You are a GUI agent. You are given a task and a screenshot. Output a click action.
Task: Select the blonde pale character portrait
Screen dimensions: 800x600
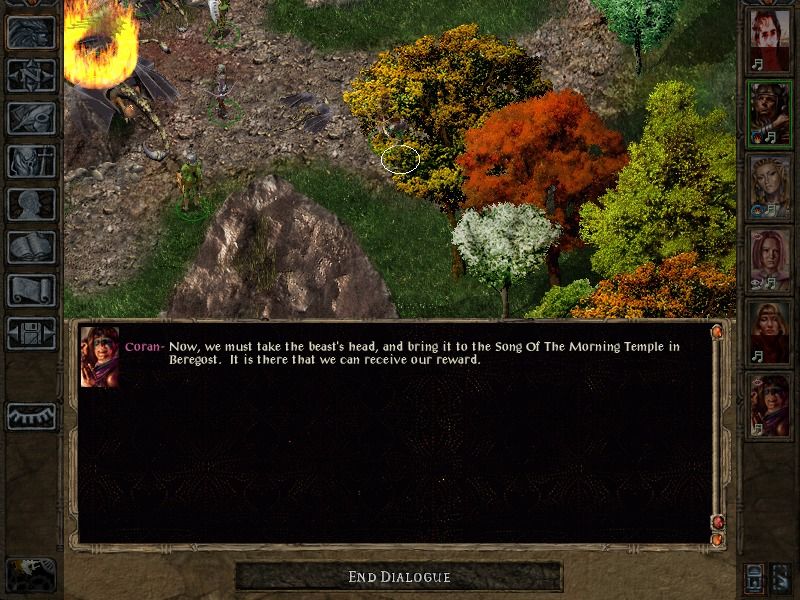(x=769, y=187)
